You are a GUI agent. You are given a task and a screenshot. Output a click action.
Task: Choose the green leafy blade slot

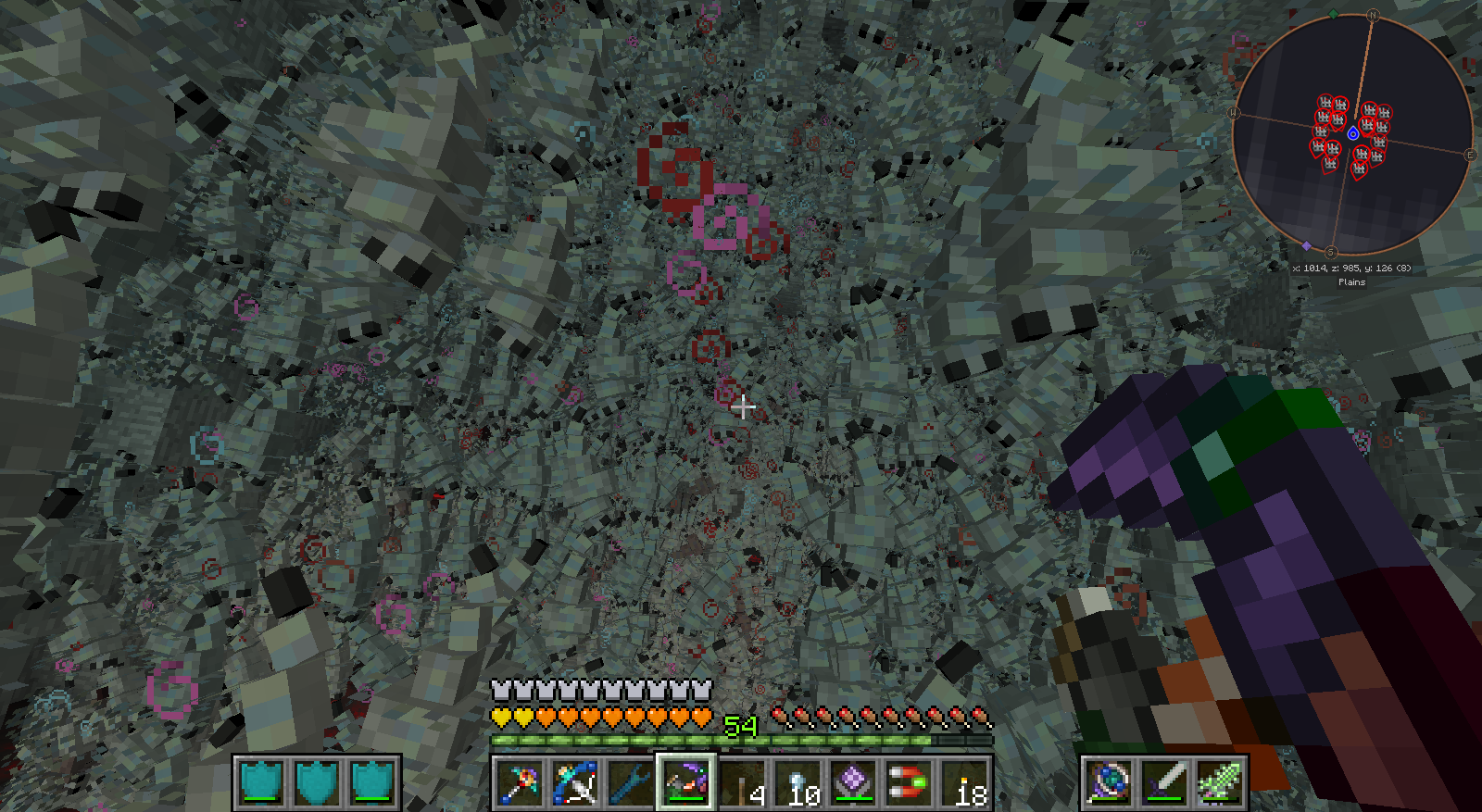[x=1220, y=783]
